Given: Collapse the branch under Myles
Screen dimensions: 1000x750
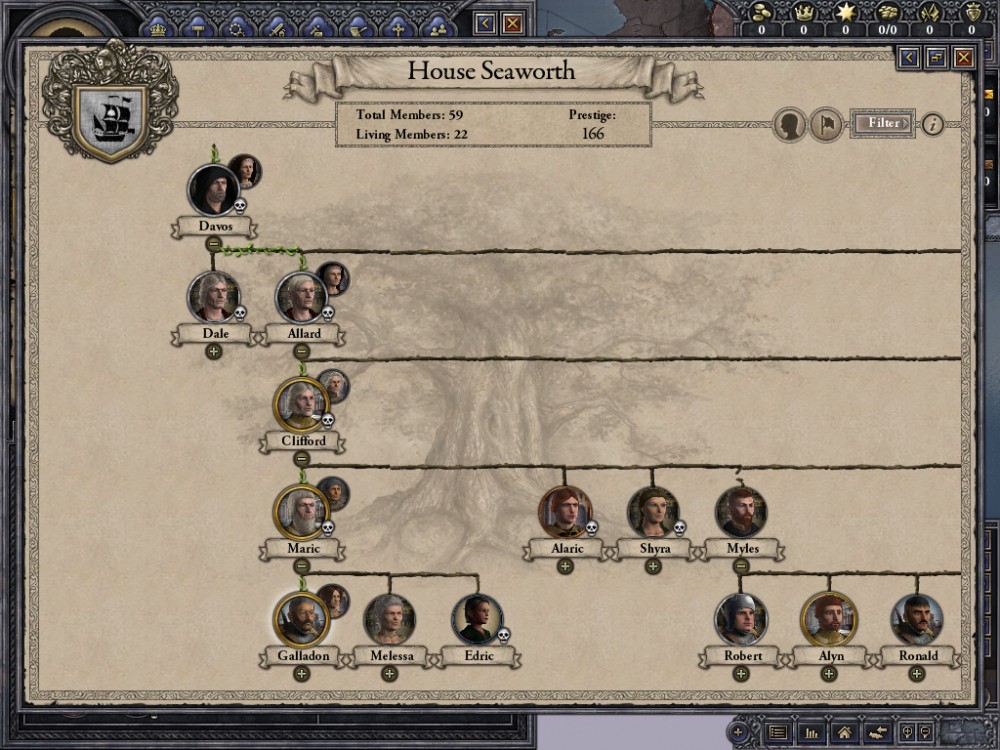Looking at the screenshot, I should pyautogui.click(x=741, y=566).
